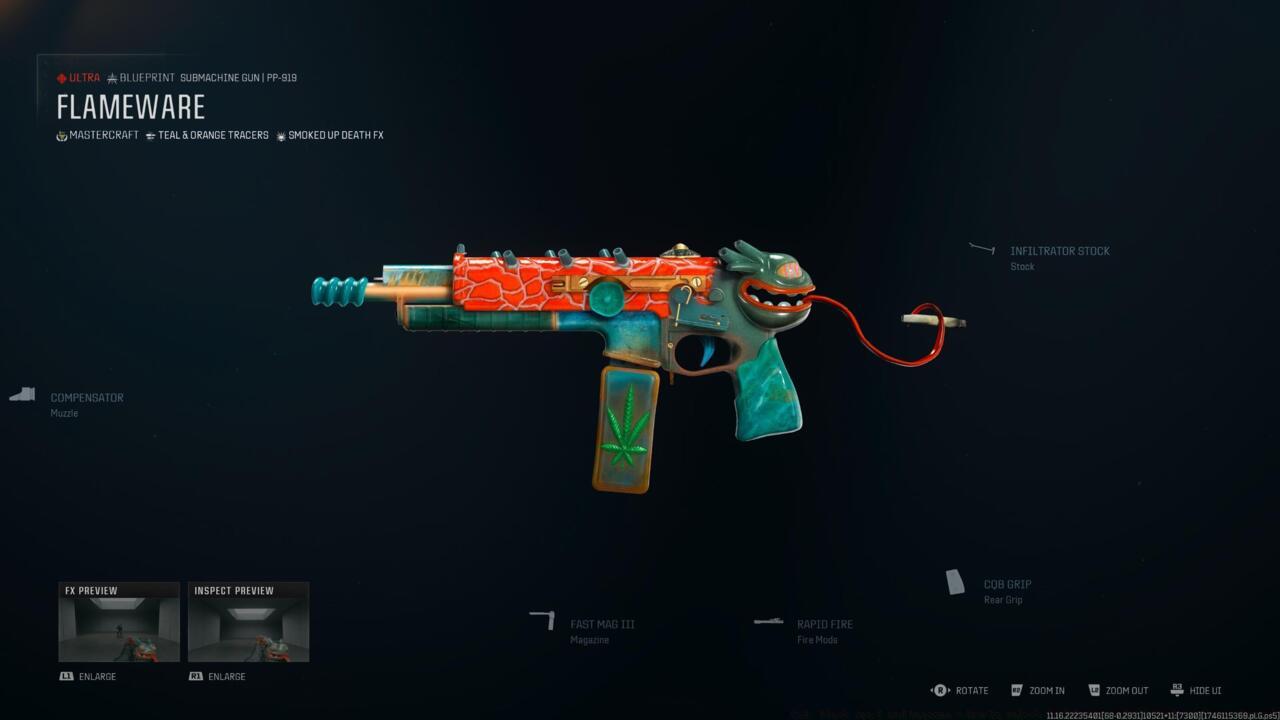Image resolution: width=1280 pixels, height=720 pixels.
Task: Click the Smoked Up Death FX spider icon
Action: point(279,135)
